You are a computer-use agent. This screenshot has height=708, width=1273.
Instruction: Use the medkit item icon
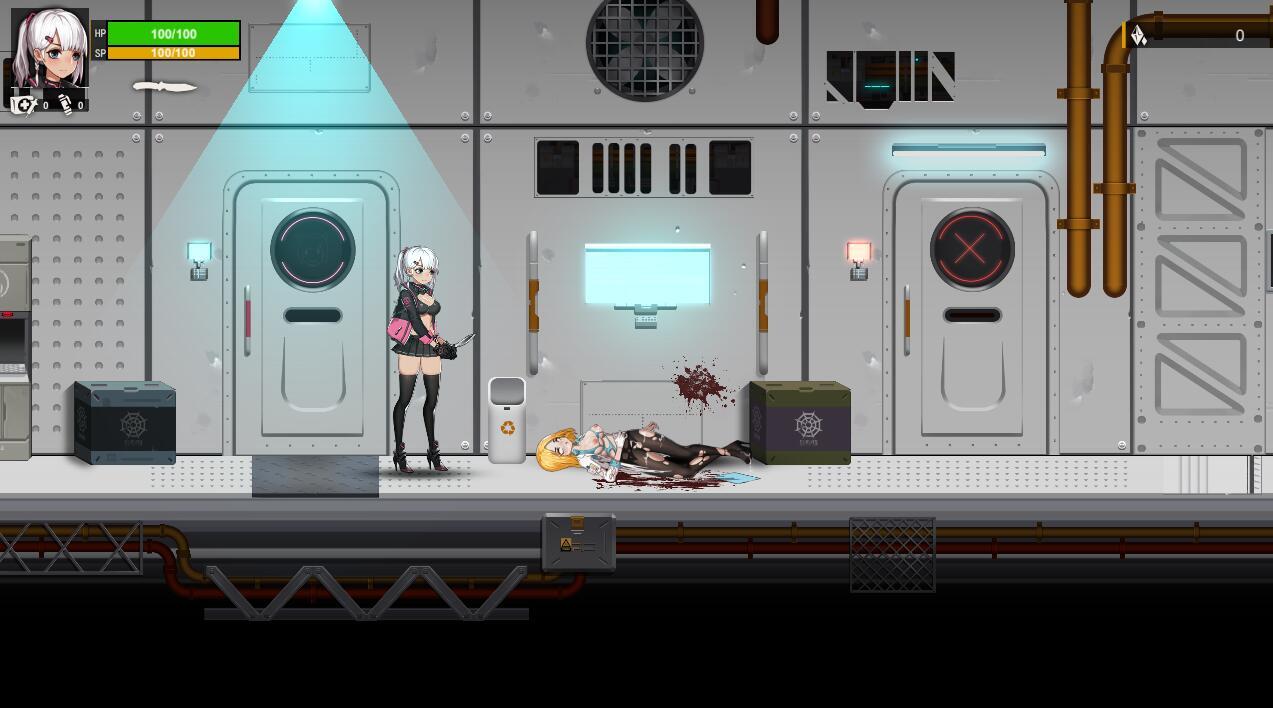pyautogui.click(x=24, y=104)
